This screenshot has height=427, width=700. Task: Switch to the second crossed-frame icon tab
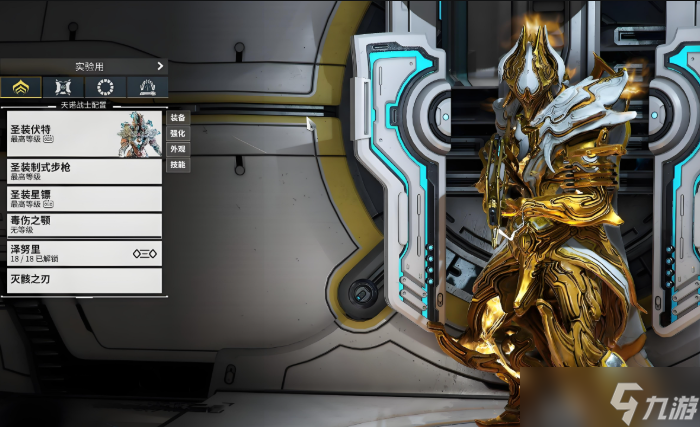[x=63, y=87]
